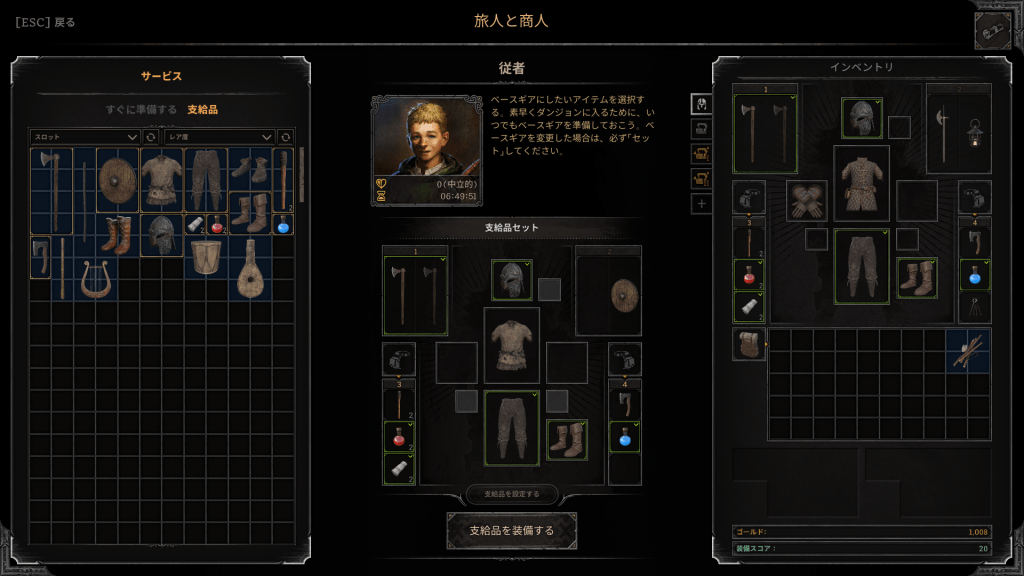Select the round wooden shield in the service list

pyautogui.click(x=117, y=180)
